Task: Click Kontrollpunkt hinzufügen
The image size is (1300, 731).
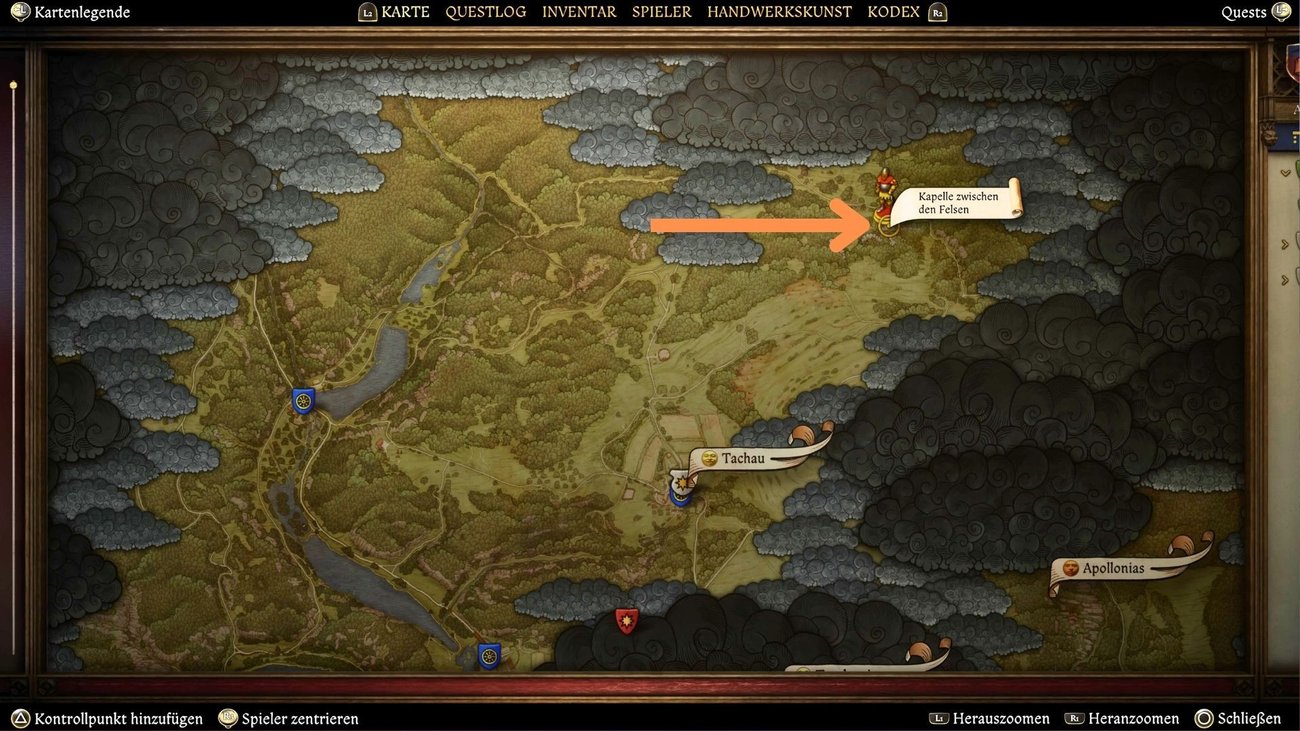Action: [x=113, y=718]
